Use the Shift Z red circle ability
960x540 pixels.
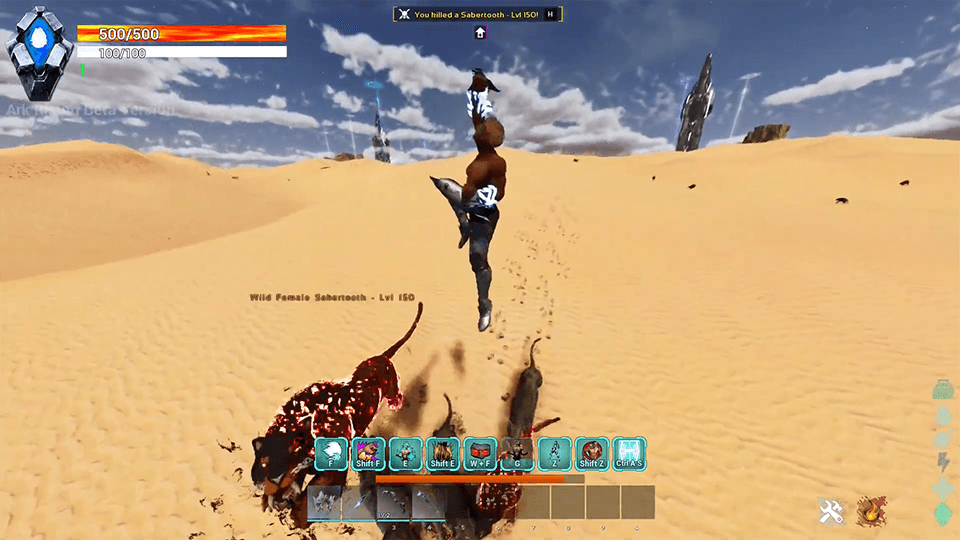pos(592,454)
